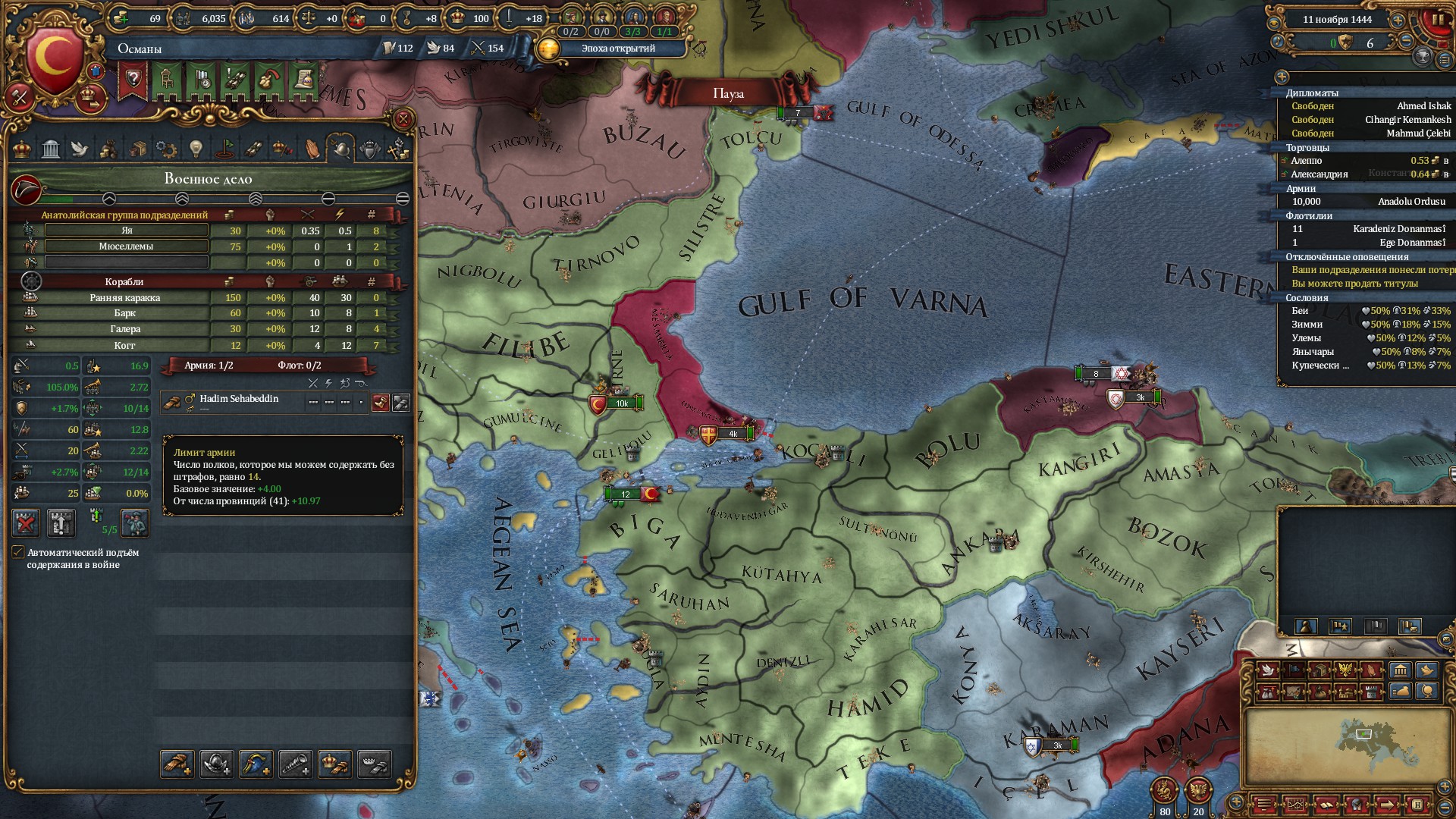The width and height of the screenshot is (1456, 819).
Task: Select general Hadim Sehabeddin in leader list
Action: click(x=239, y=400)
